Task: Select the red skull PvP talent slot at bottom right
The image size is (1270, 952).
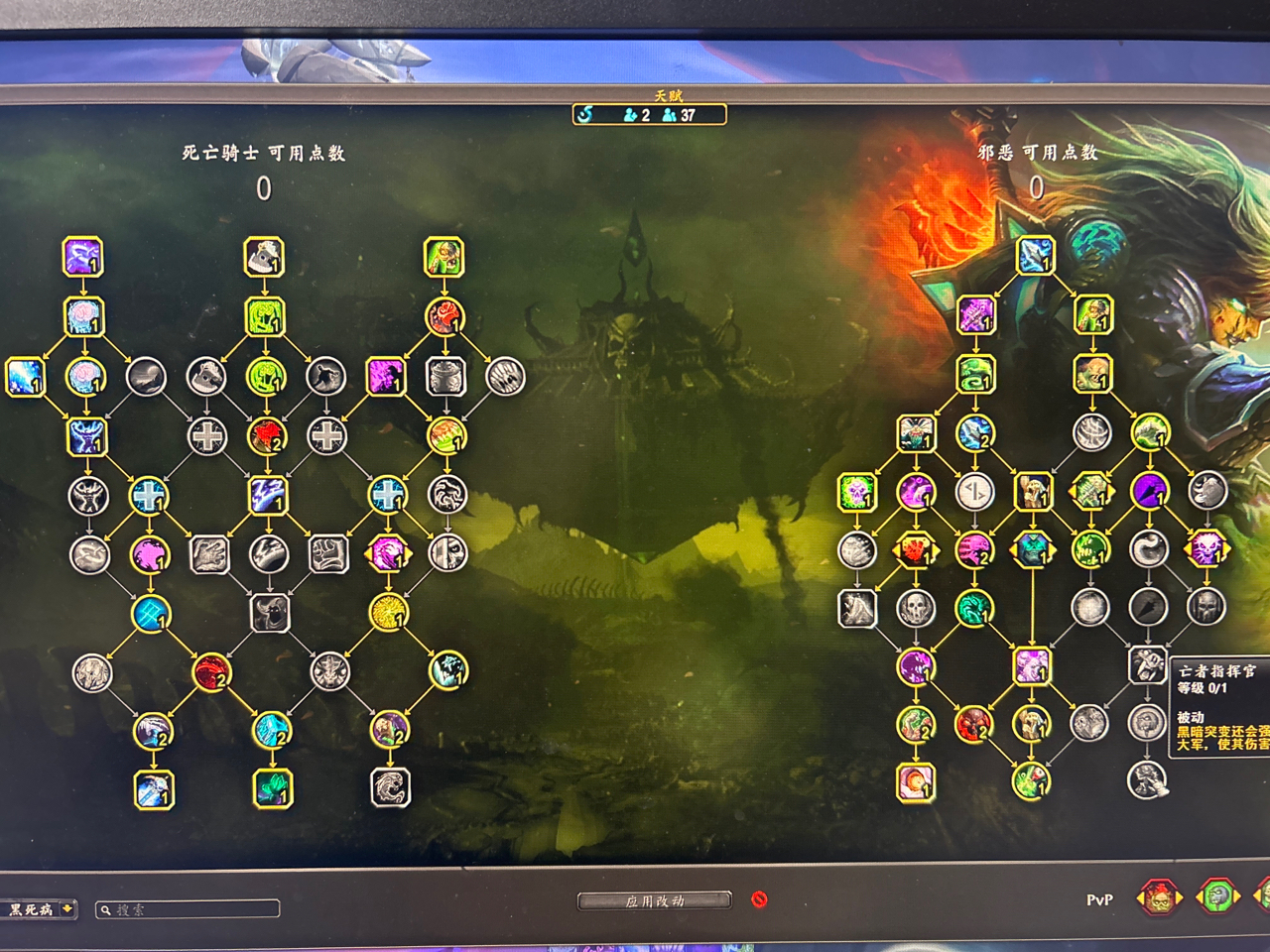Action: point(1157,898)
